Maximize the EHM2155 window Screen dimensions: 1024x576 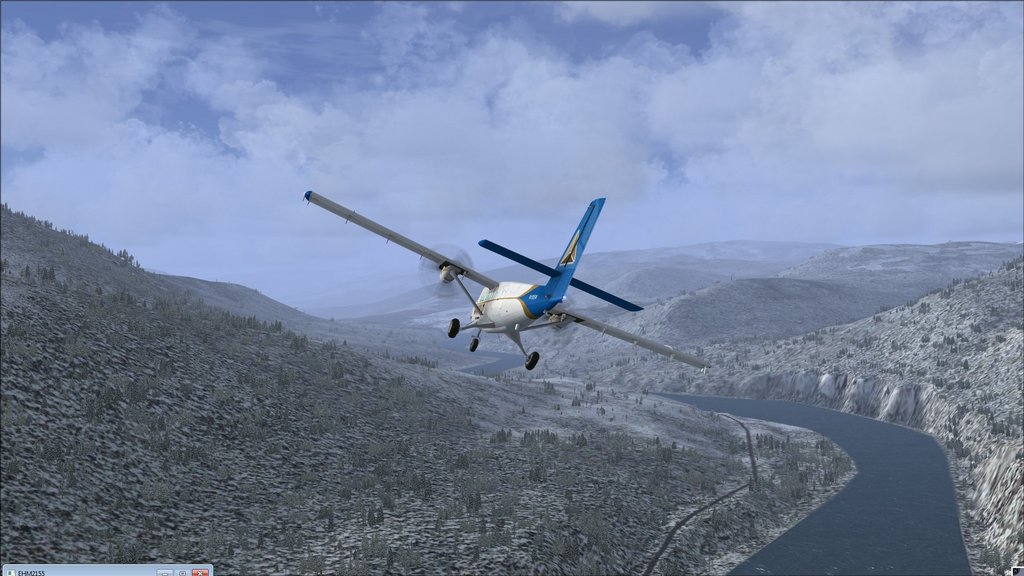tap(182, 572)
